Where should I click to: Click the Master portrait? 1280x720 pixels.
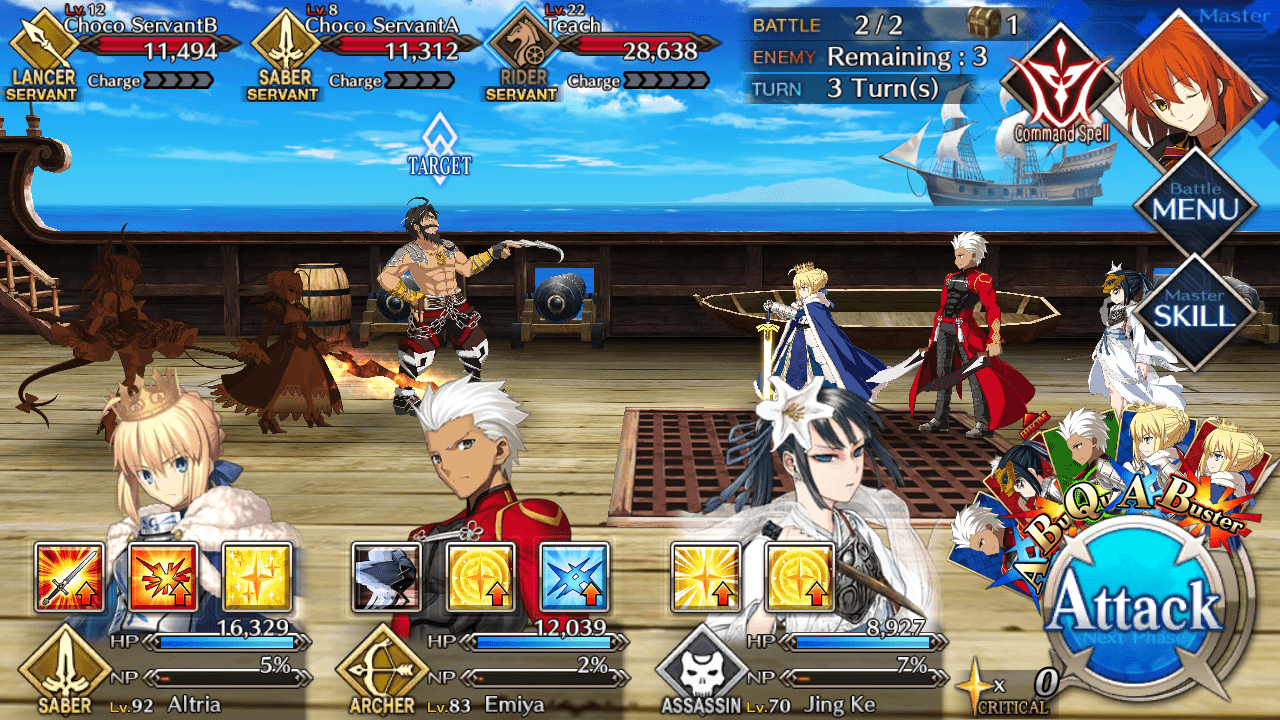(x=1195, y=85)
